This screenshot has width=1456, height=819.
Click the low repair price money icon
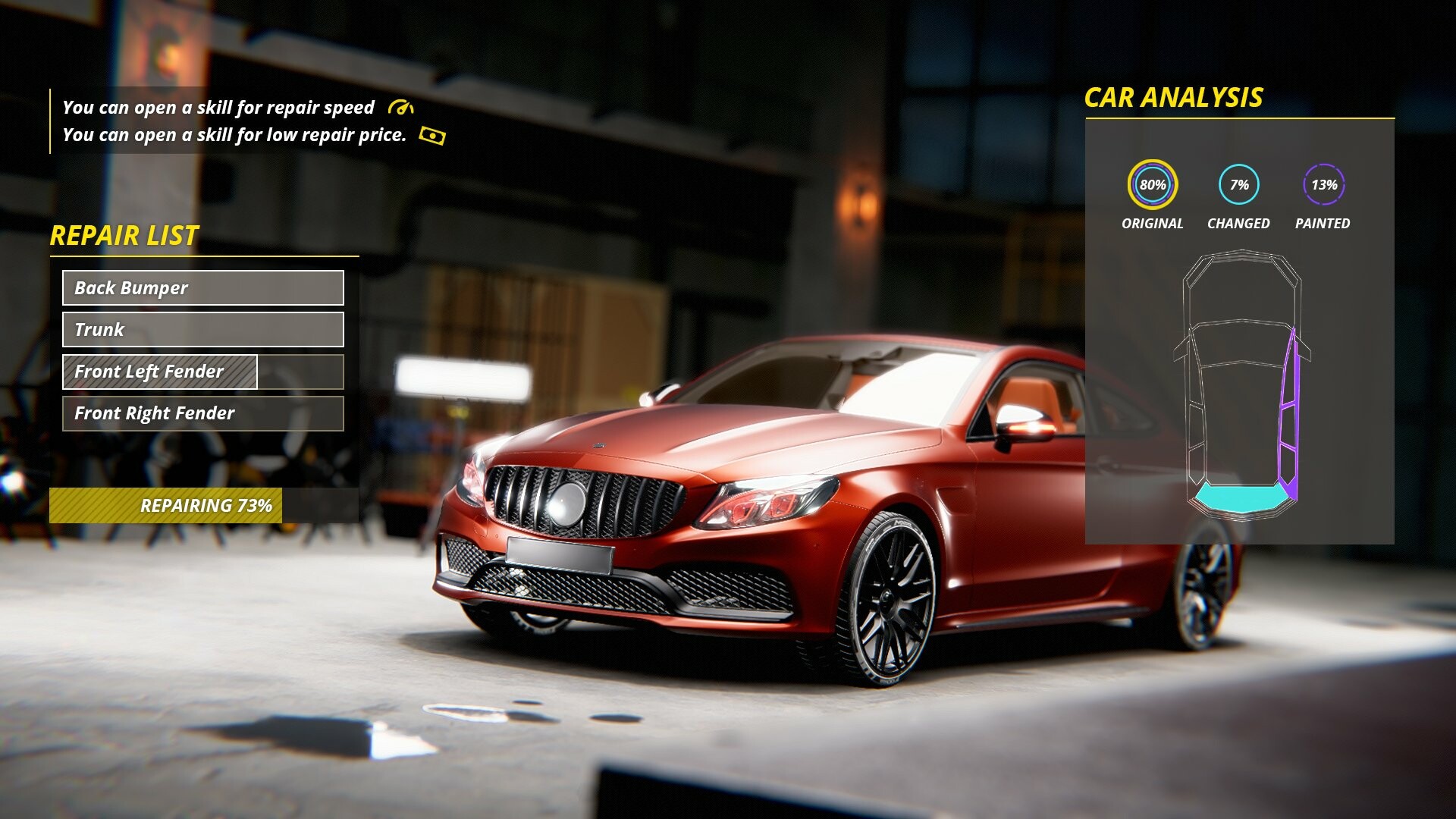point(432,135)
